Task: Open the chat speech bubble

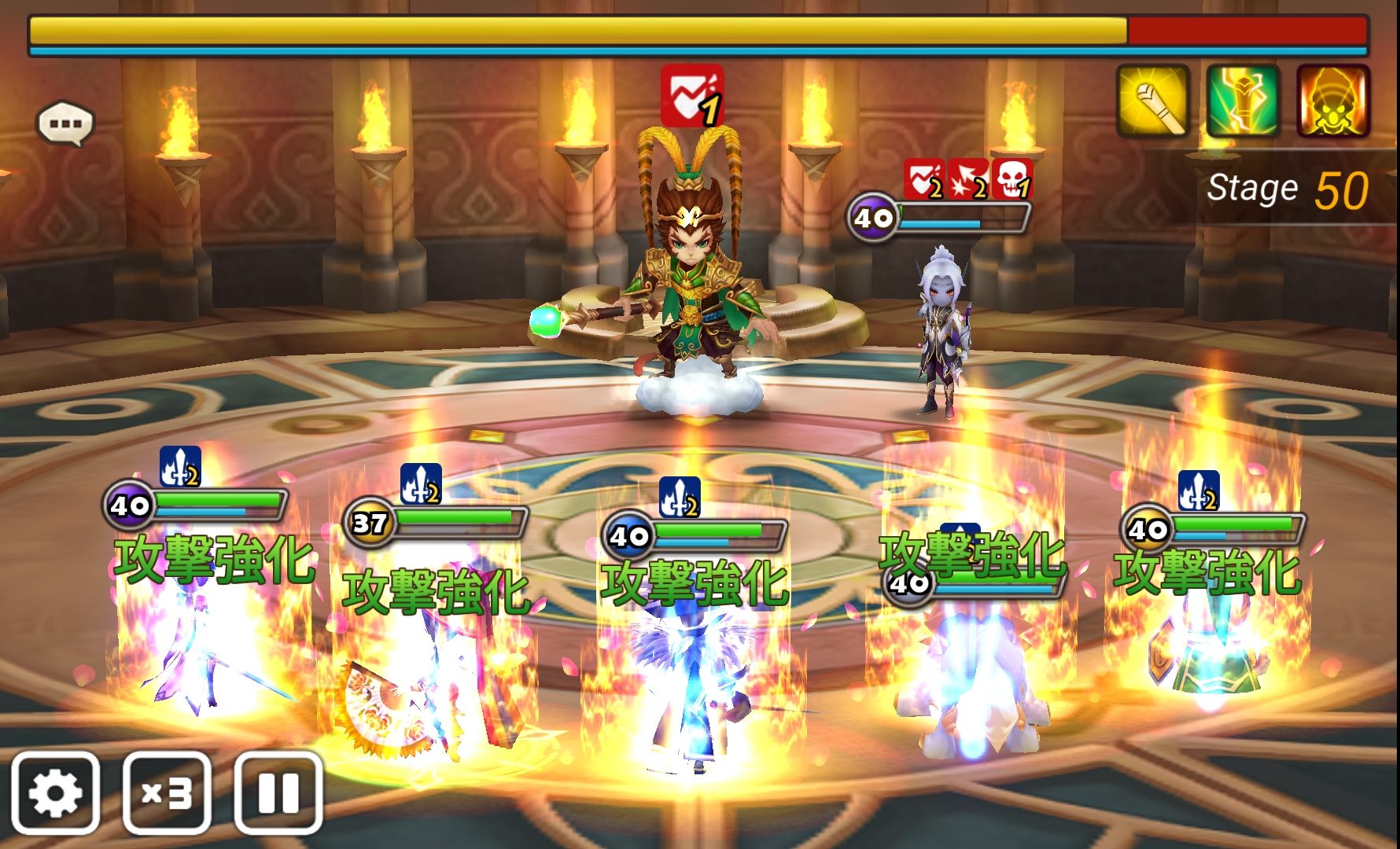Action: (65, 123)
